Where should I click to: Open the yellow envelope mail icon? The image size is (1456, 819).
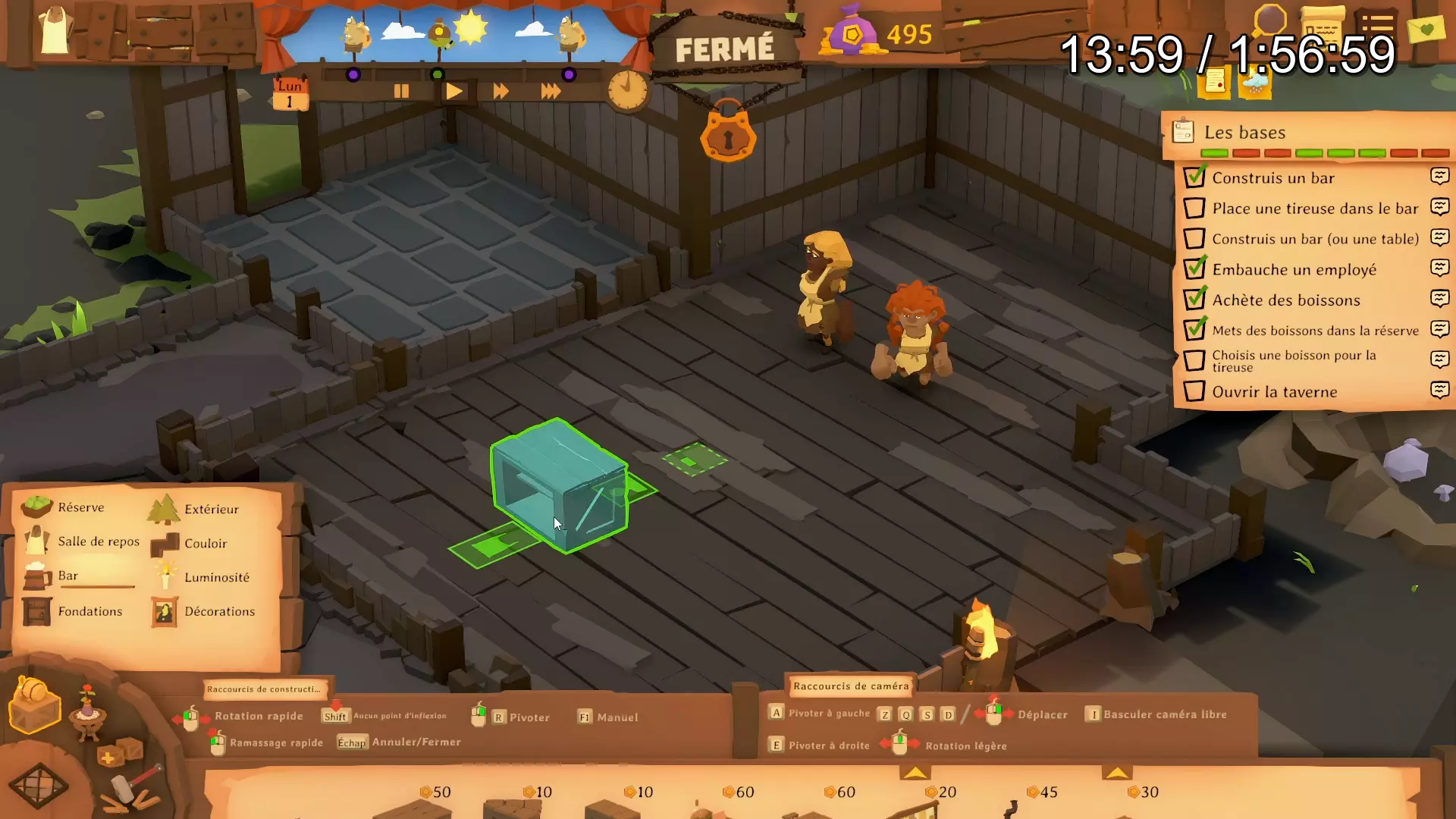[1426, 30]
